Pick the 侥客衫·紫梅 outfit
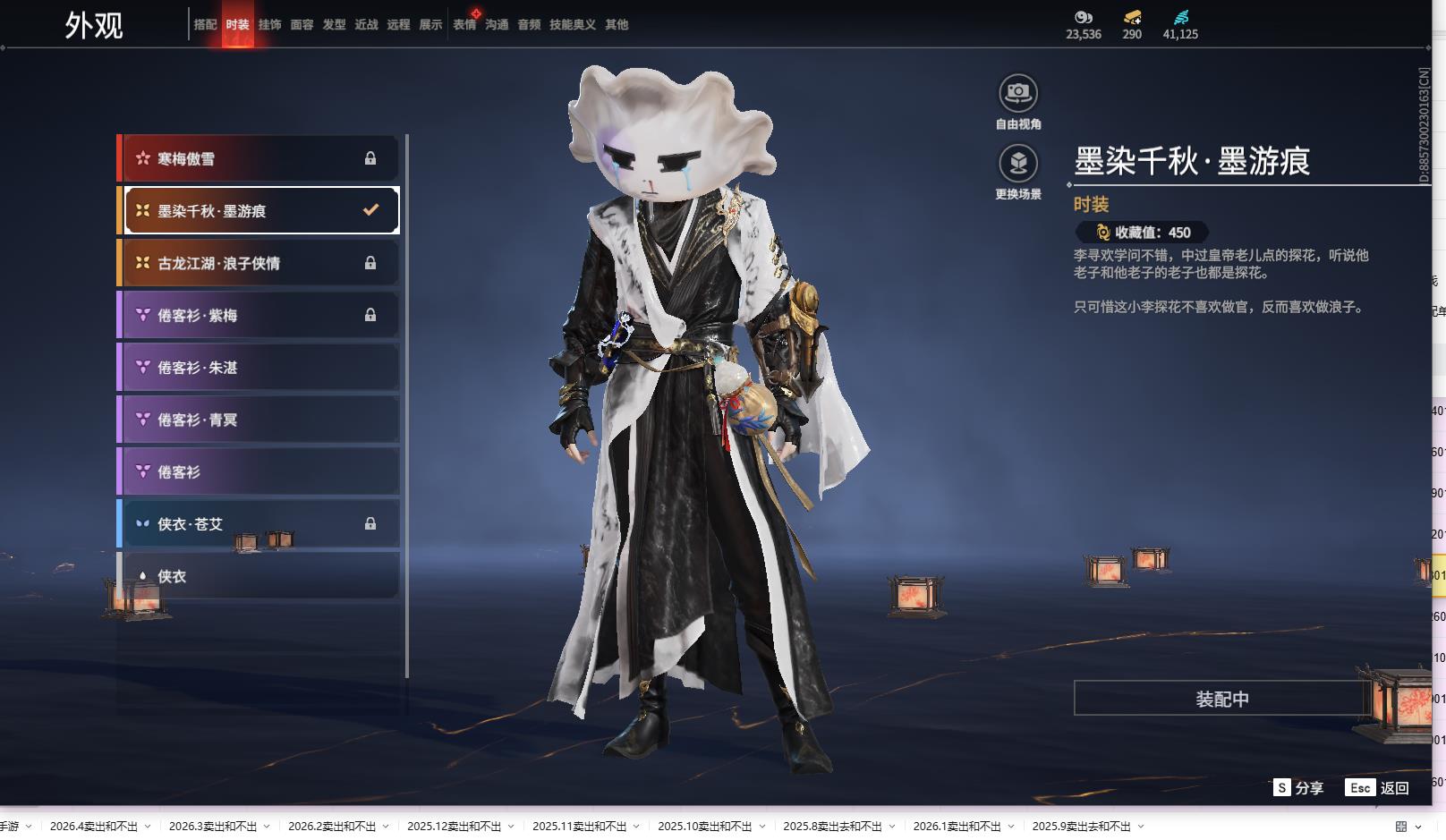Screen dimensions: 1446x840 tap(259, 315)
